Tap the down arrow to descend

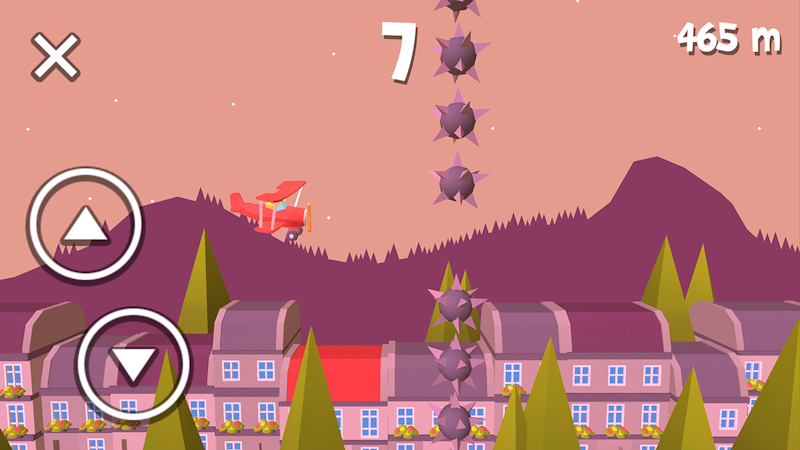134,363
